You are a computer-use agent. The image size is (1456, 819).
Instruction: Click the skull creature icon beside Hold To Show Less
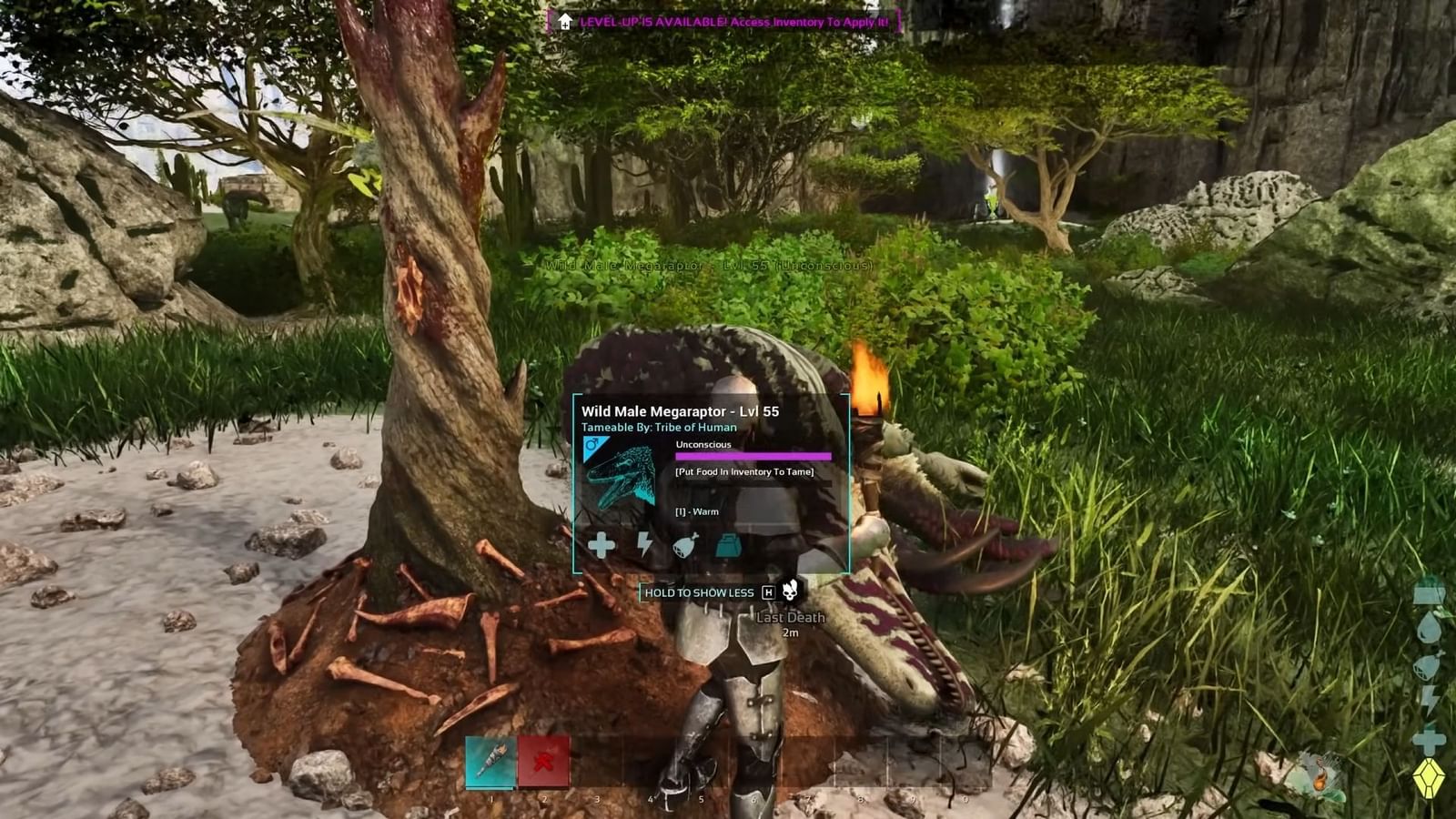click(790, 592)
